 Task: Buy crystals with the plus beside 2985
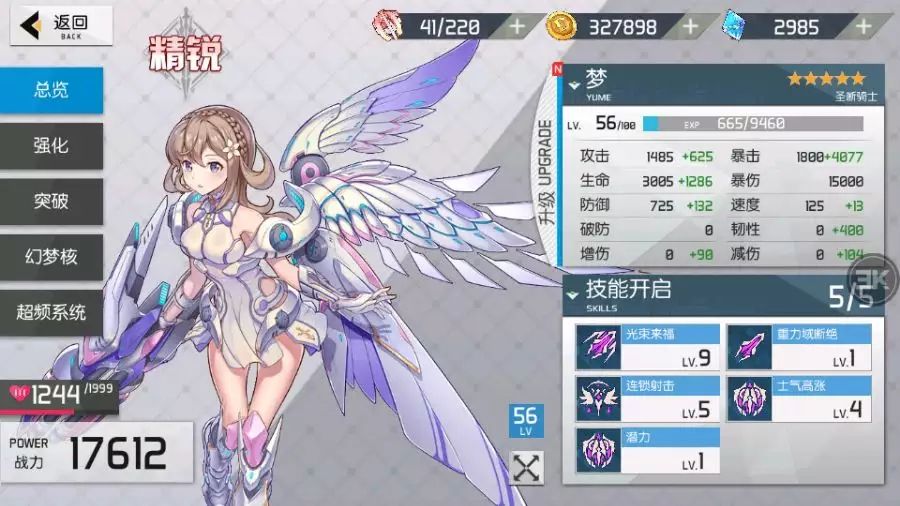tap(863, 26)
